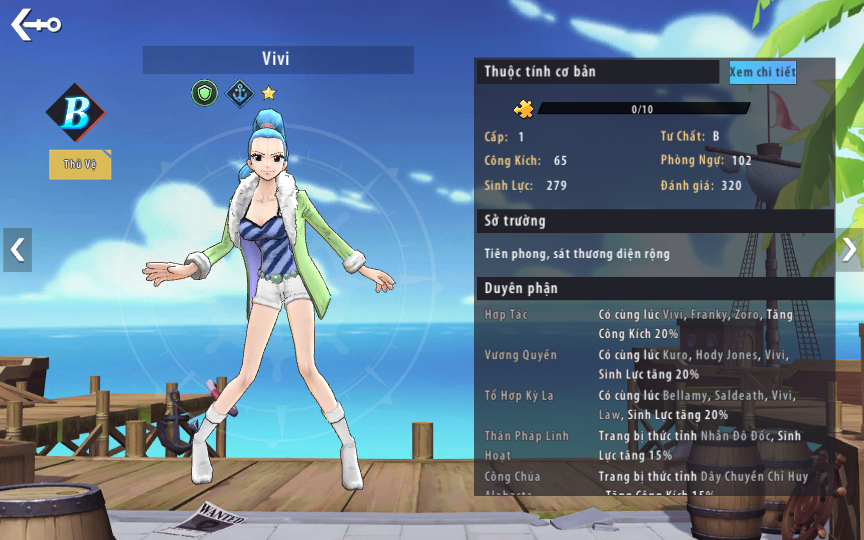
Task: Select the Thủ Vệ role tag
Action: [80, 164]
